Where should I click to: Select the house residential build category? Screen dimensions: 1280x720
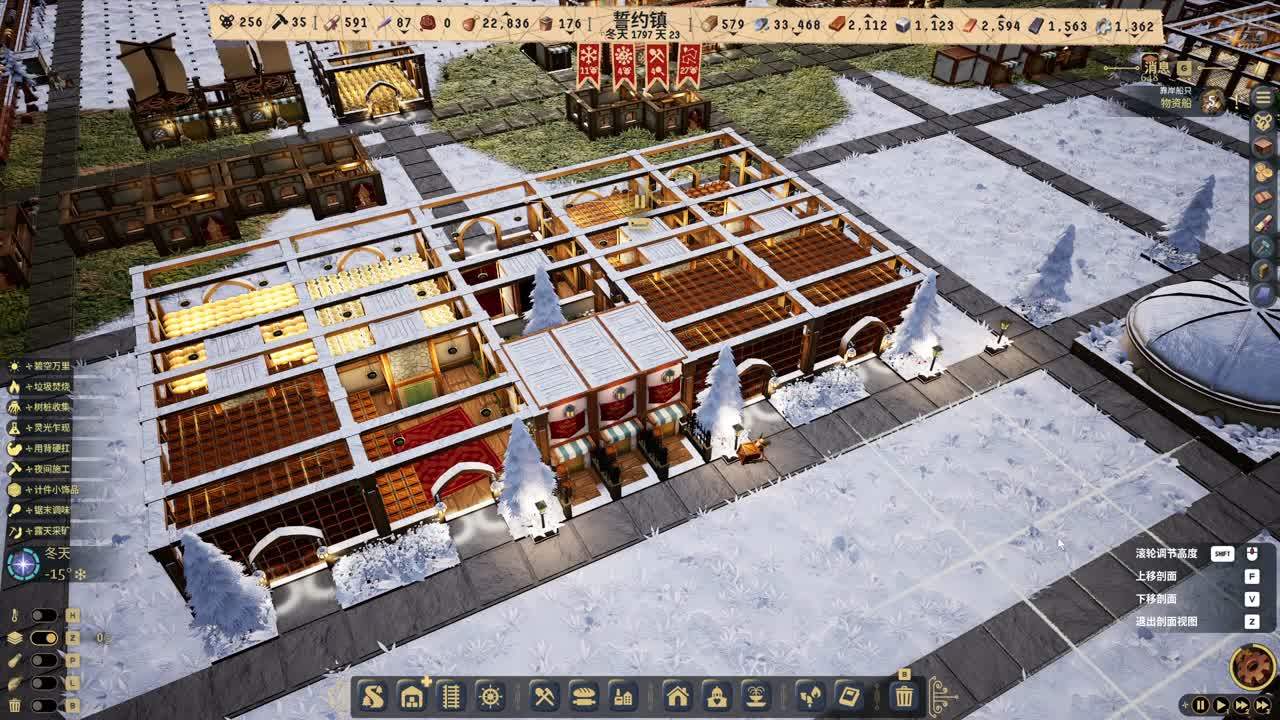coord(677,696)
